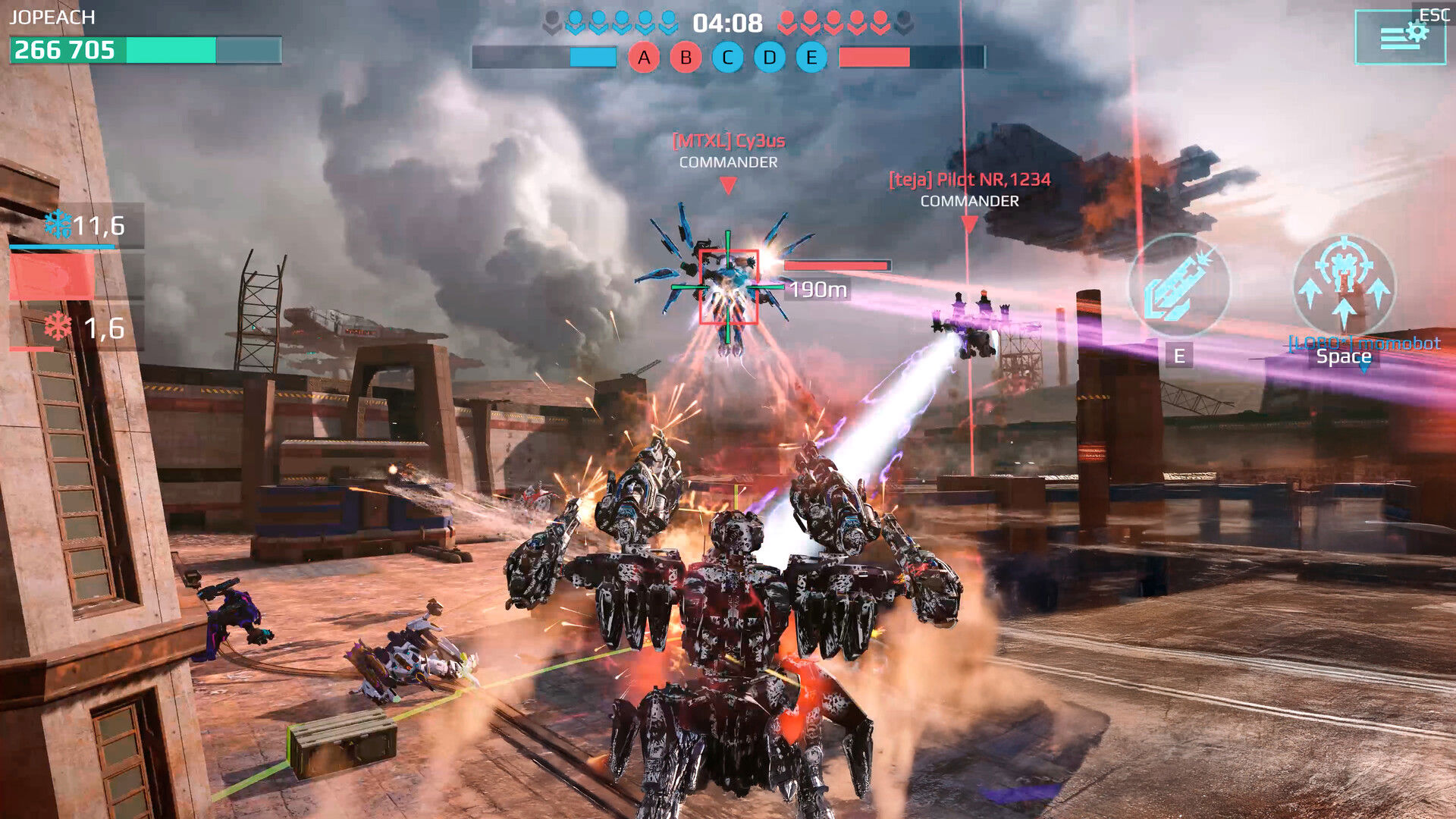Select the blue beacon E indicator
The height and width of the screenshot is (819, 1456).
(x=811, y=55)
